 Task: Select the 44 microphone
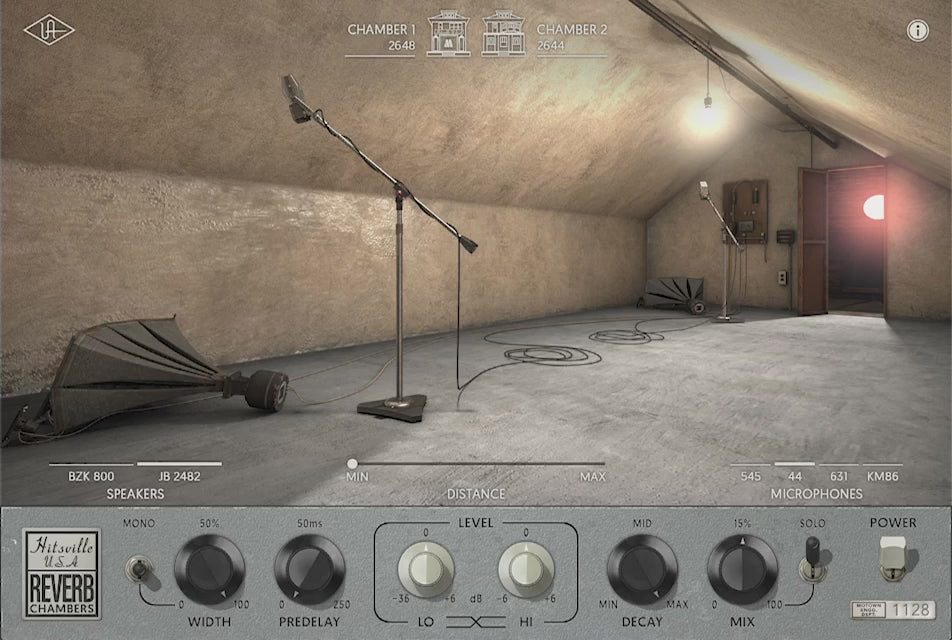point(795,476)
